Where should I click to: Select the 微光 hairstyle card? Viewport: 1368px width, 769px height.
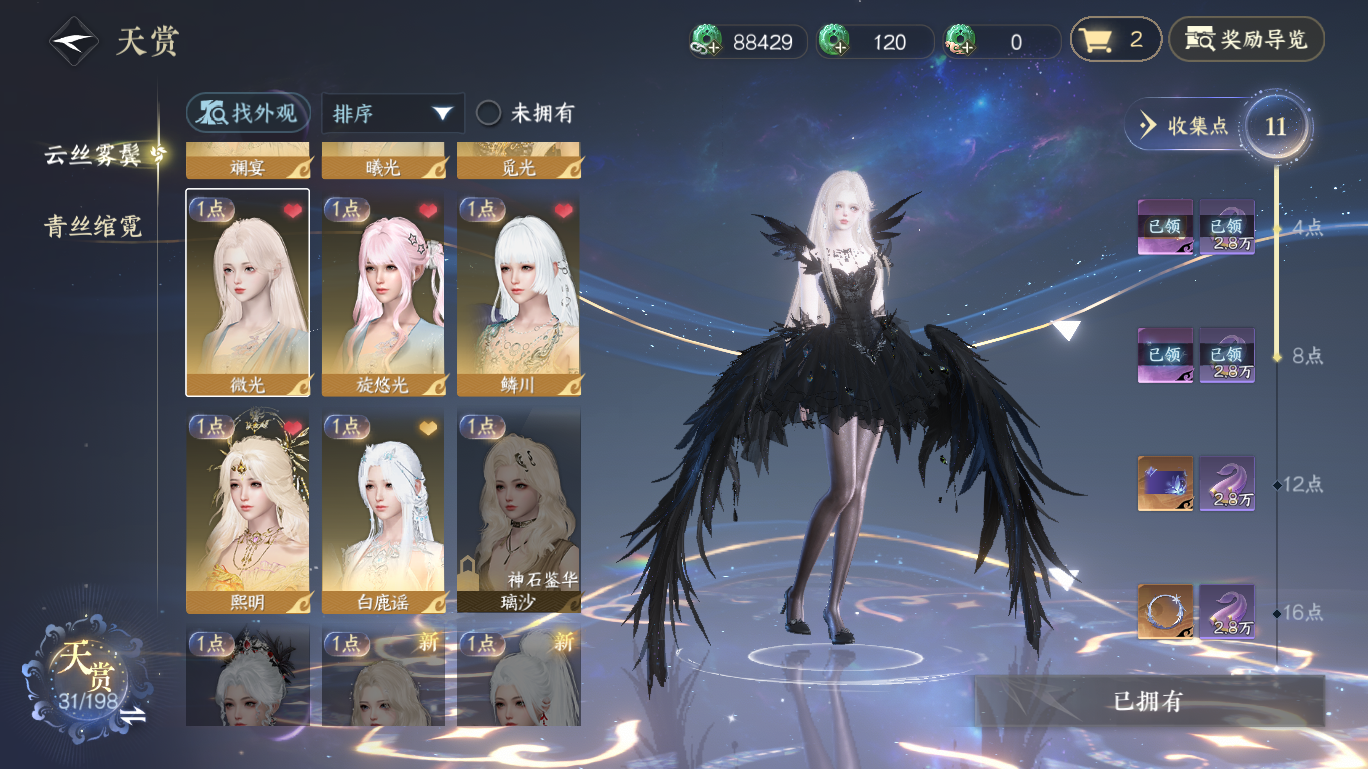[x=247, y=292]
